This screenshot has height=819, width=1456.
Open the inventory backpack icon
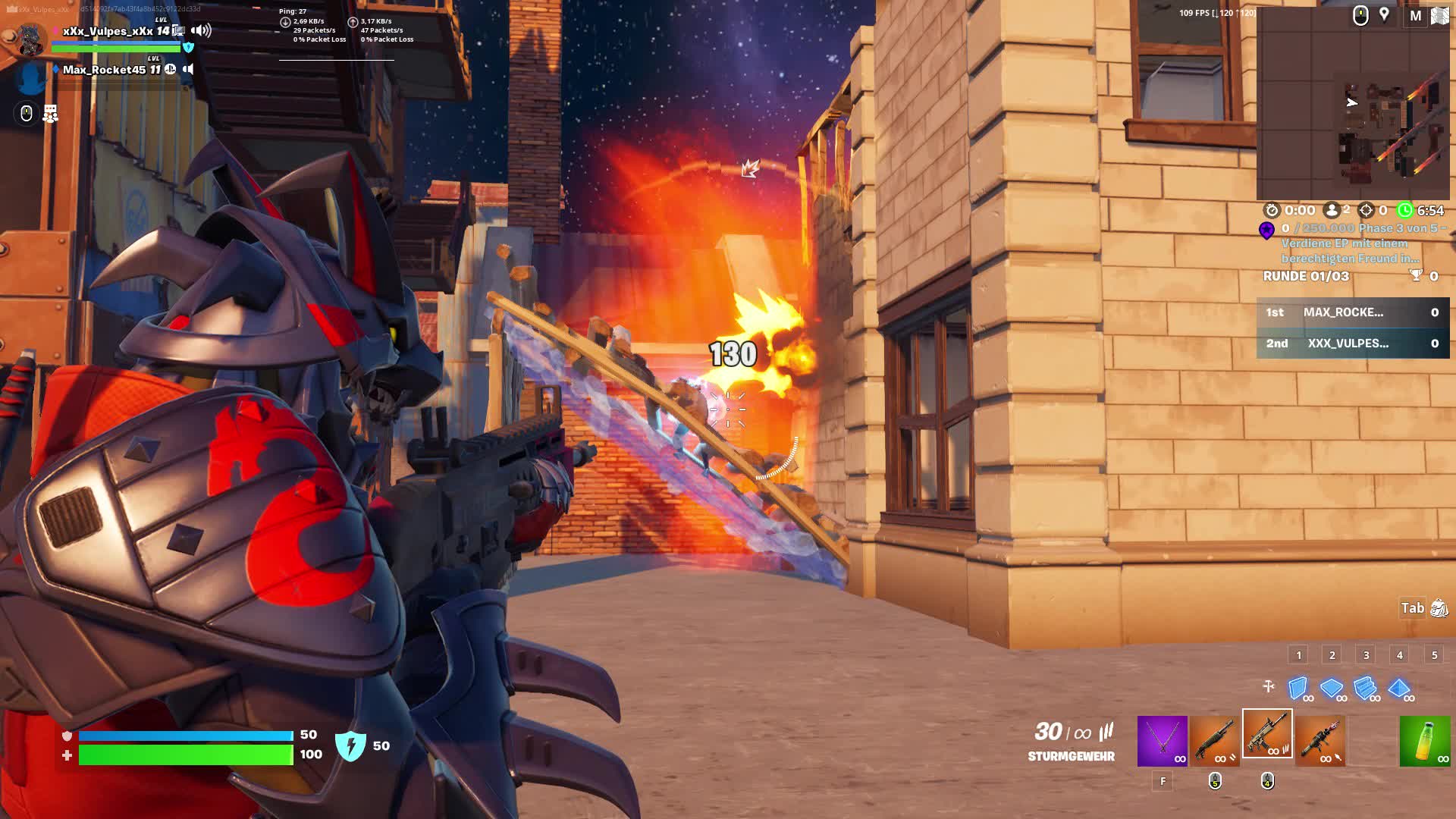click(1439, 608)
